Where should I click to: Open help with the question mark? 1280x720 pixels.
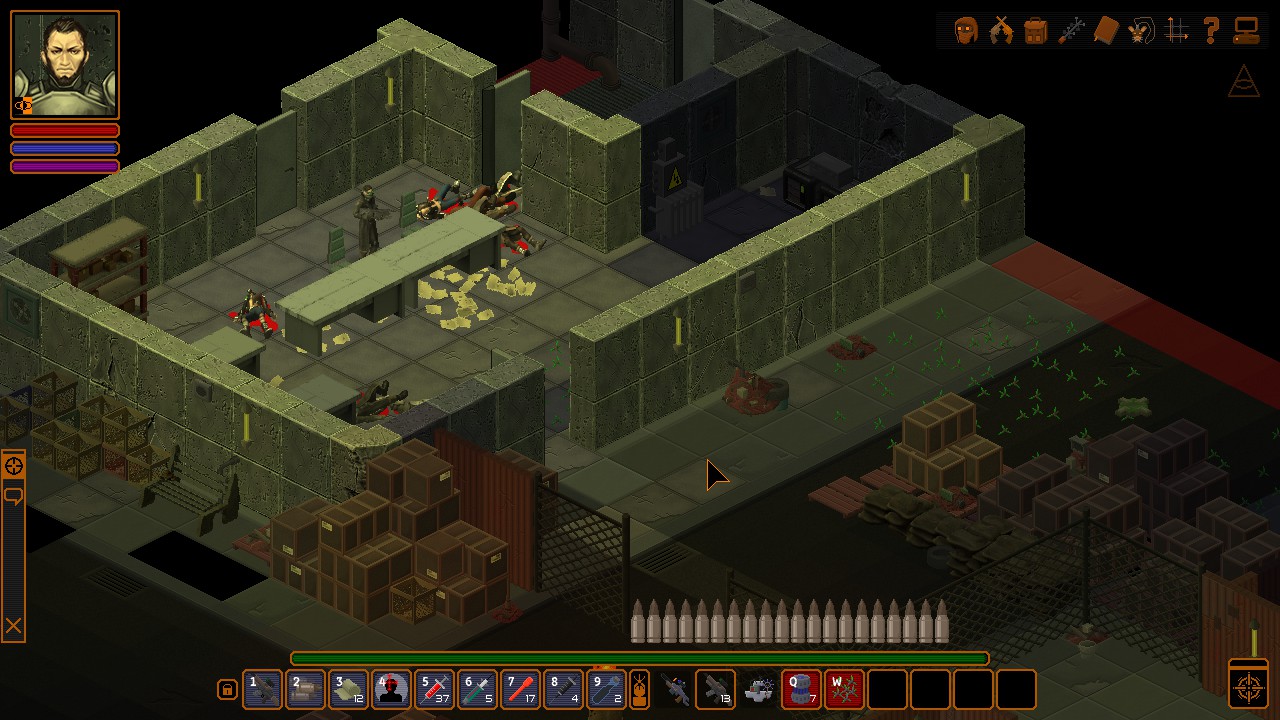point(1211,31)
